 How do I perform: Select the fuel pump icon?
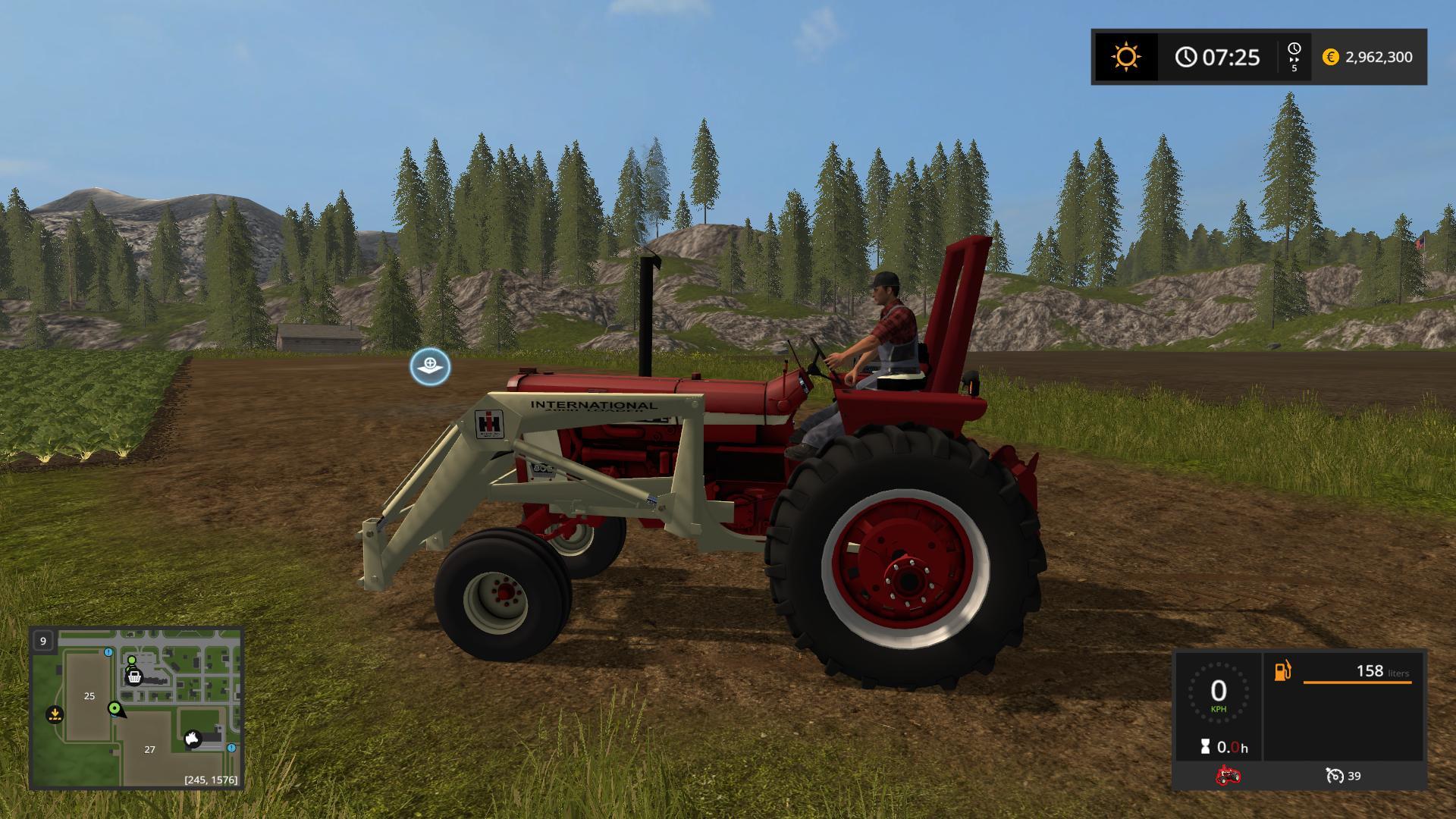pos(1282,670)
